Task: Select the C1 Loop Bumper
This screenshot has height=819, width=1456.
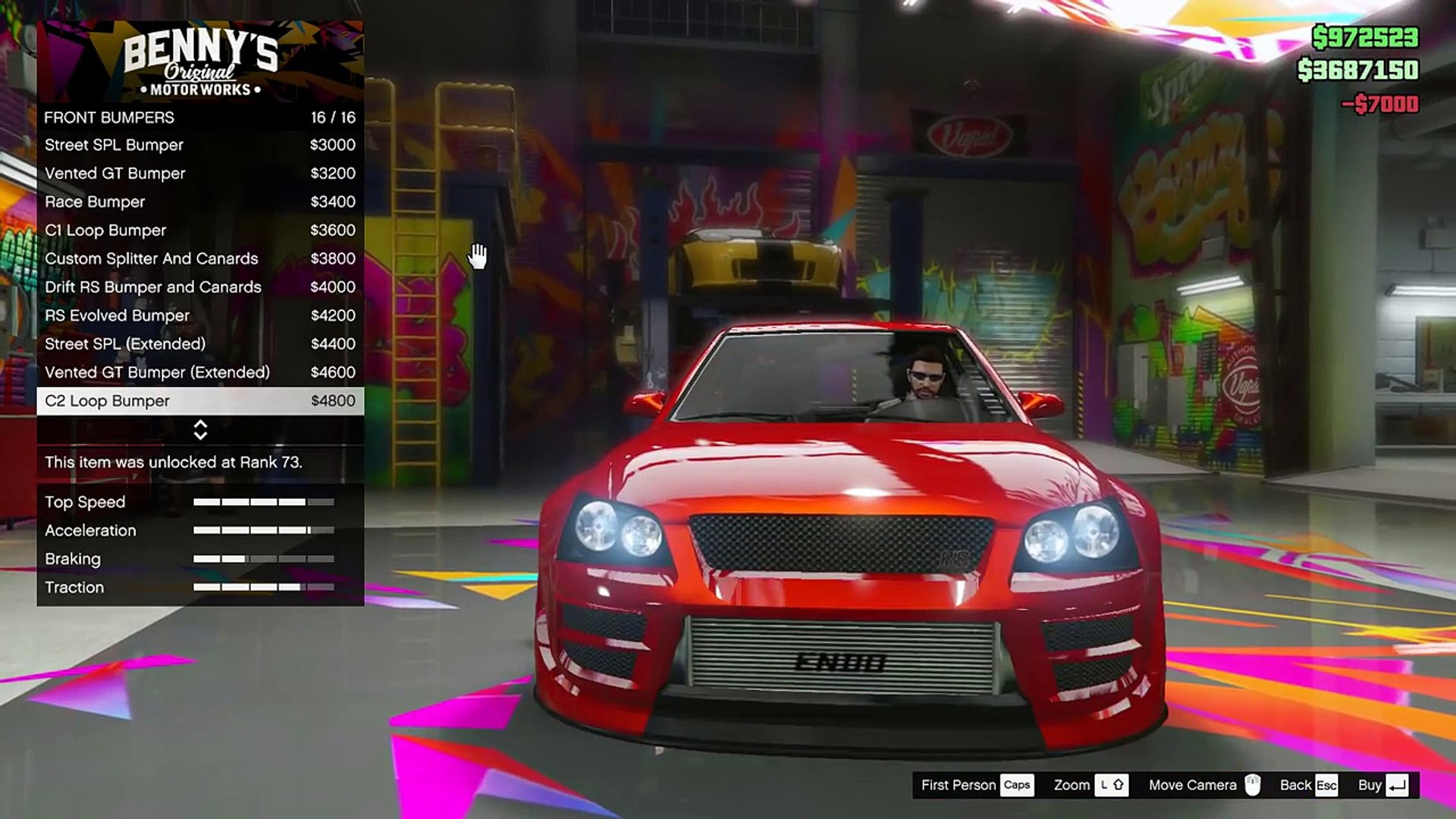Action: [x=199, y=231]
